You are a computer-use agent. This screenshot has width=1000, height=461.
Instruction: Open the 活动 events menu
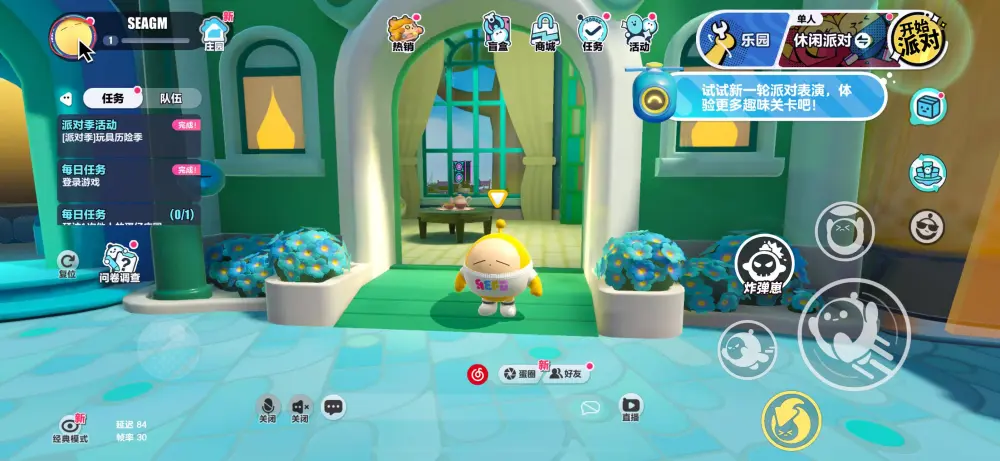pos(639,32)
